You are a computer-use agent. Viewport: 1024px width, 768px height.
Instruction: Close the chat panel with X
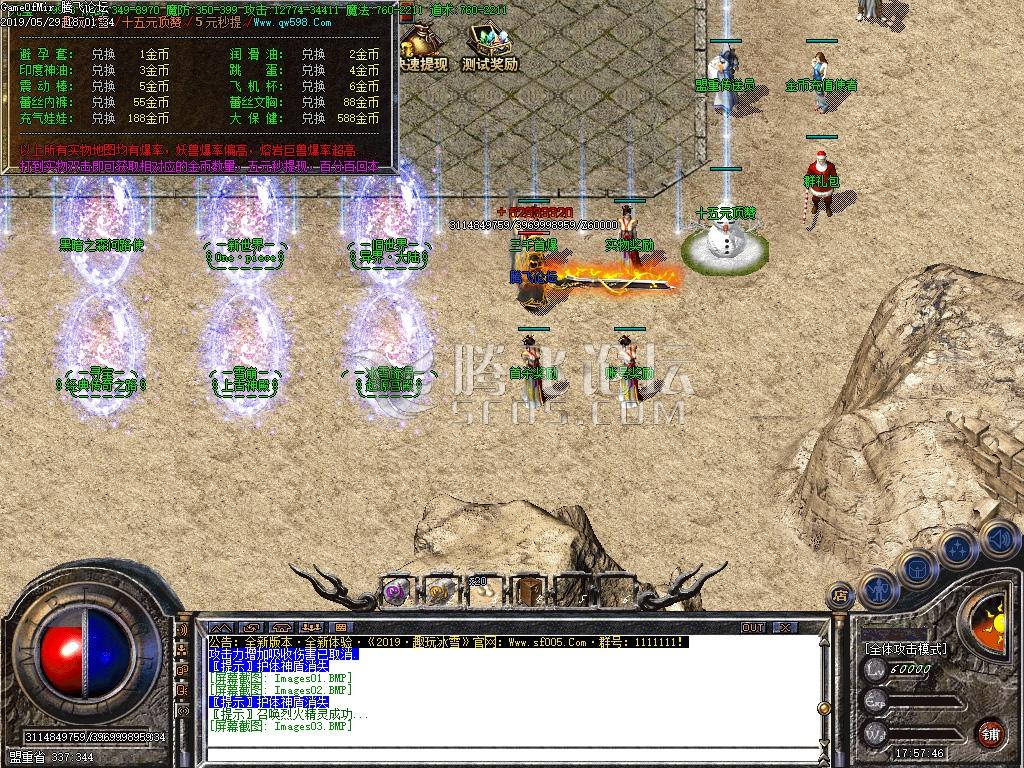coord(784,627)
